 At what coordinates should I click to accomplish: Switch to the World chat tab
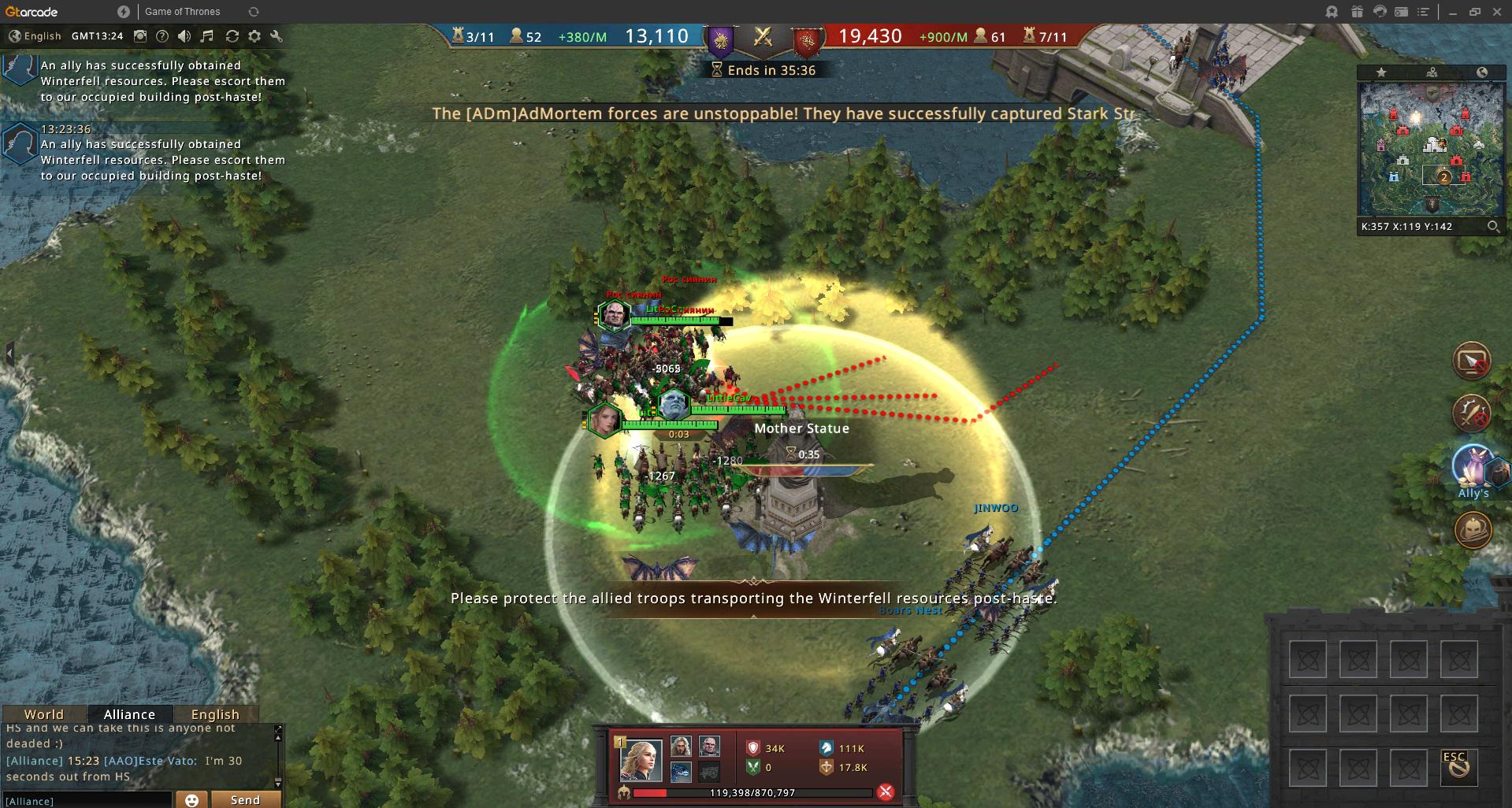tap(43, 714)
